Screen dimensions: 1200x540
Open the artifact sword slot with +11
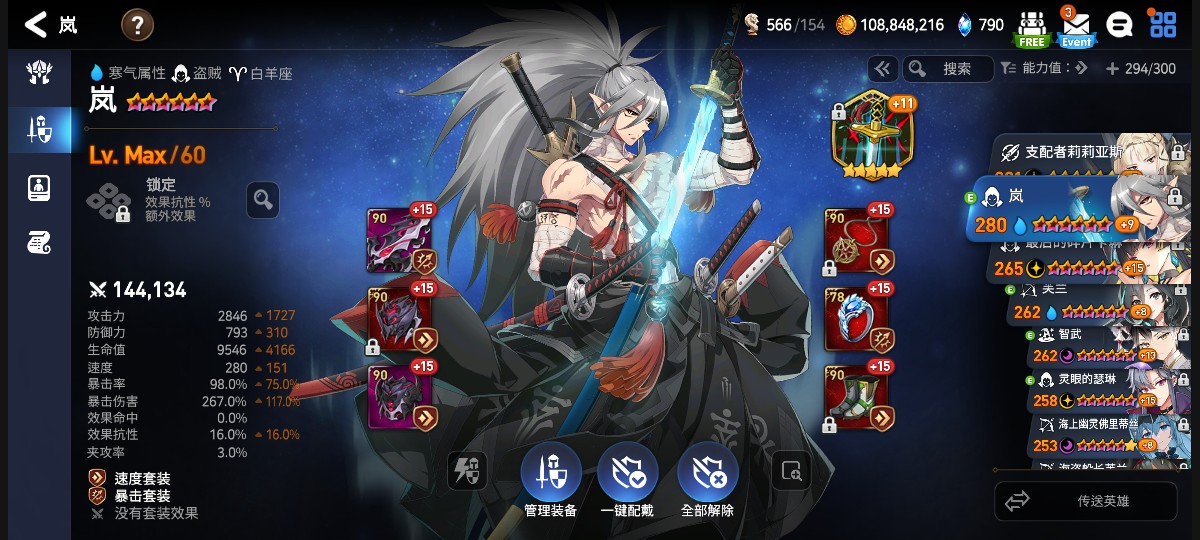click(x=872, y=137)
